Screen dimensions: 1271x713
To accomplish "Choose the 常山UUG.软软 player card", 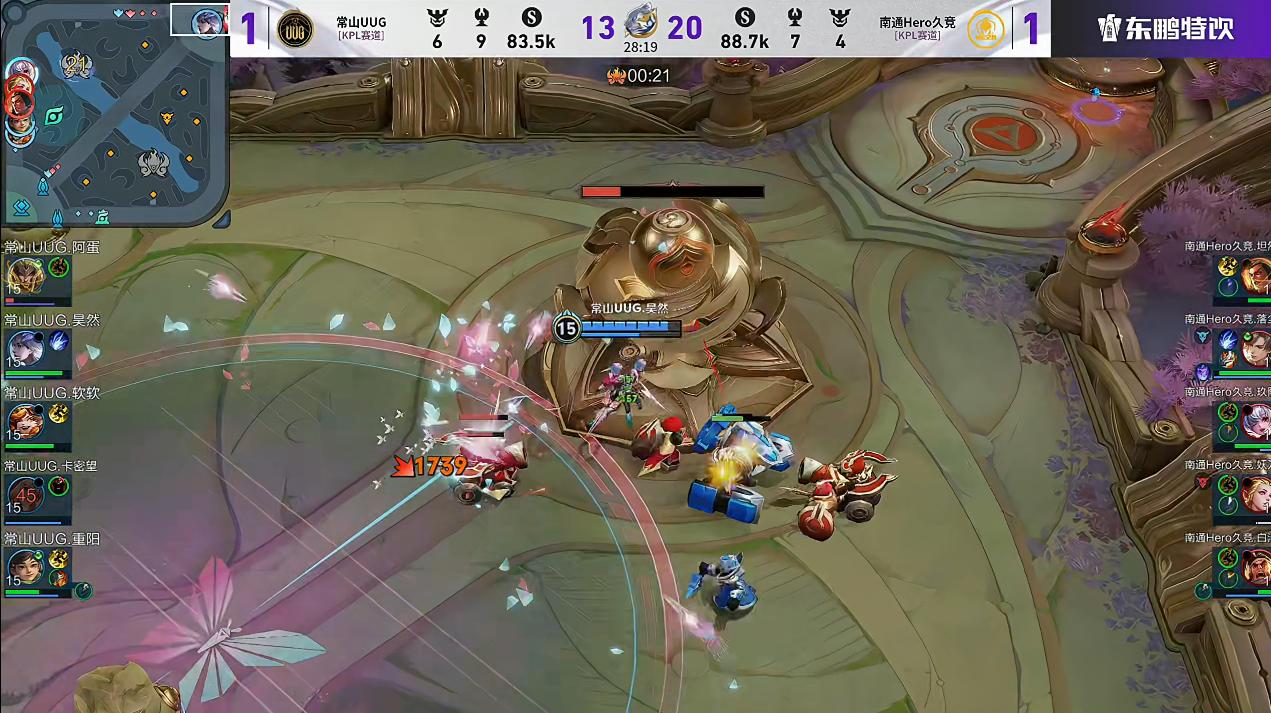I will [38, 420].
